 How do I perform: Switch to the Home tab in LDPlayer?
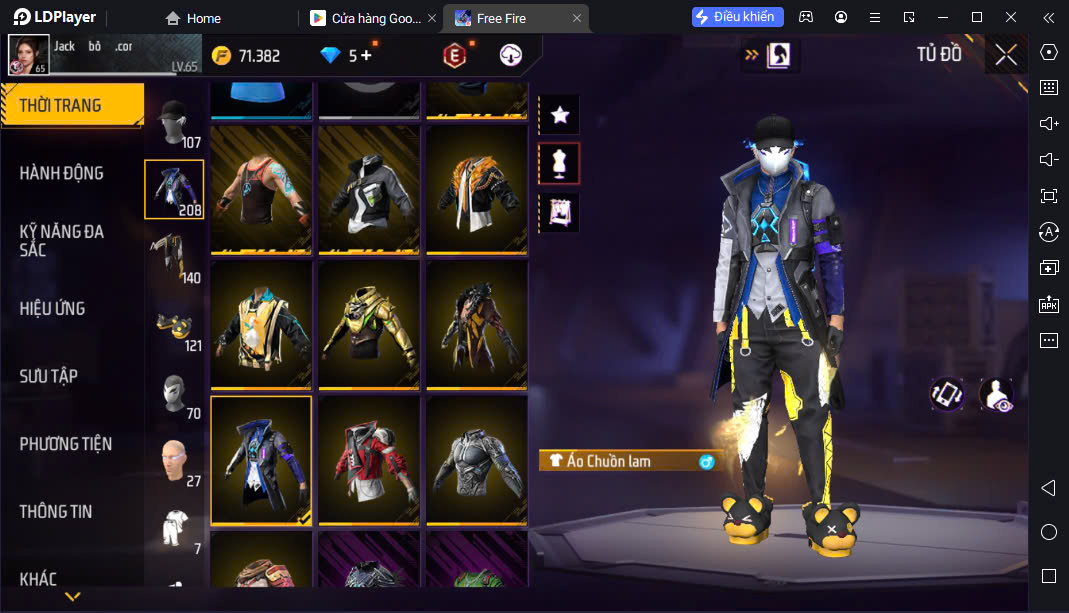tap(193, 18)
